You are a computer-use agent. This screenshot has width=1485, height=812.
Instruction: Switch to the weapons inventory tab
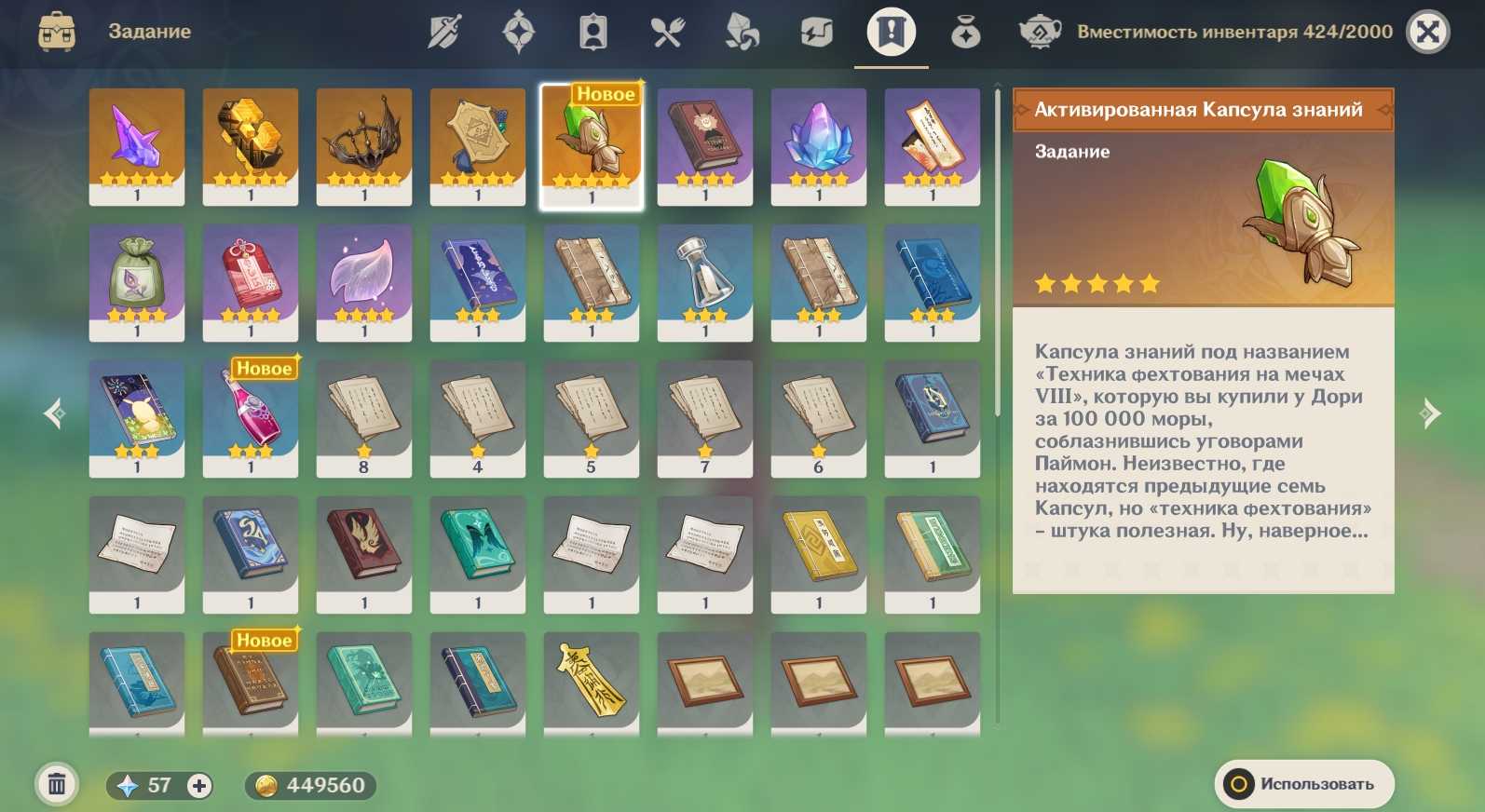[x=444, y=33]
